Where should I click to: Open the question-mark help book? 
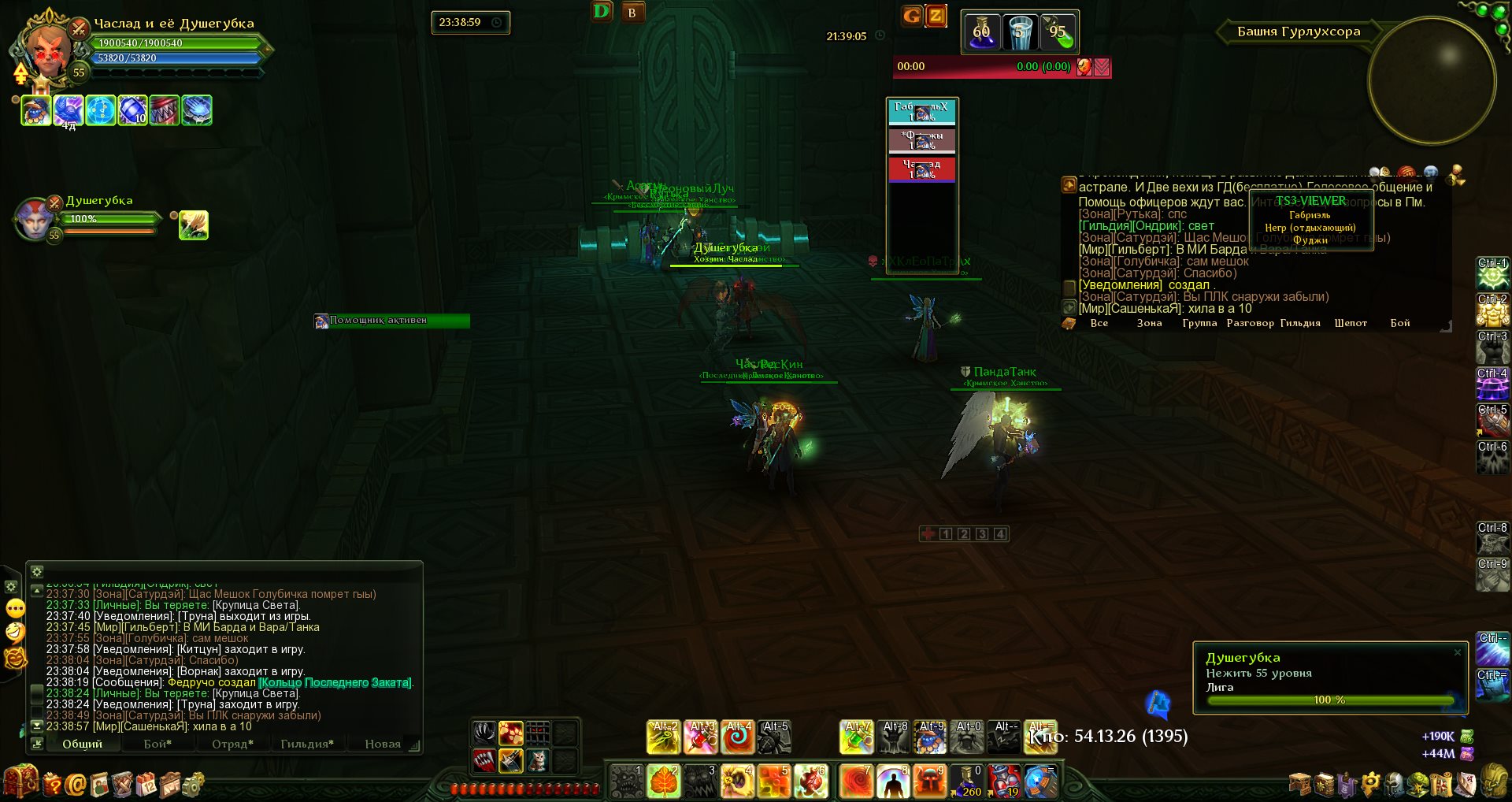[53, 784]
